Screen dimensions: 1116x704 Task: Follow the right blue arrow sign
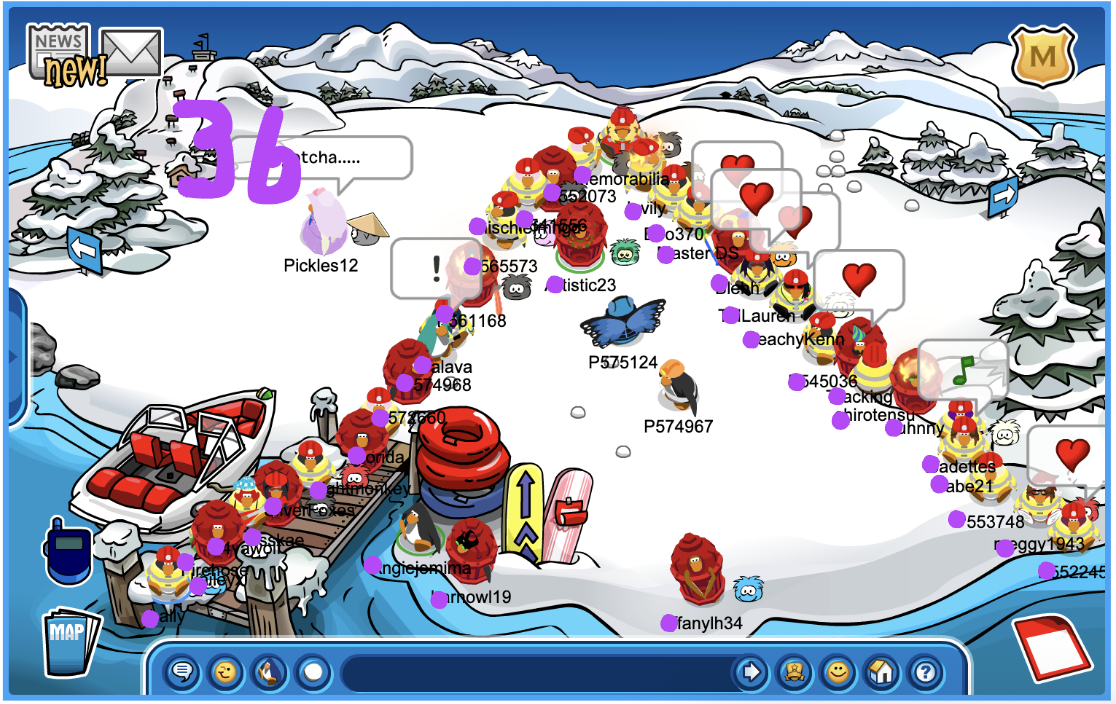(x=1002, y=197)
